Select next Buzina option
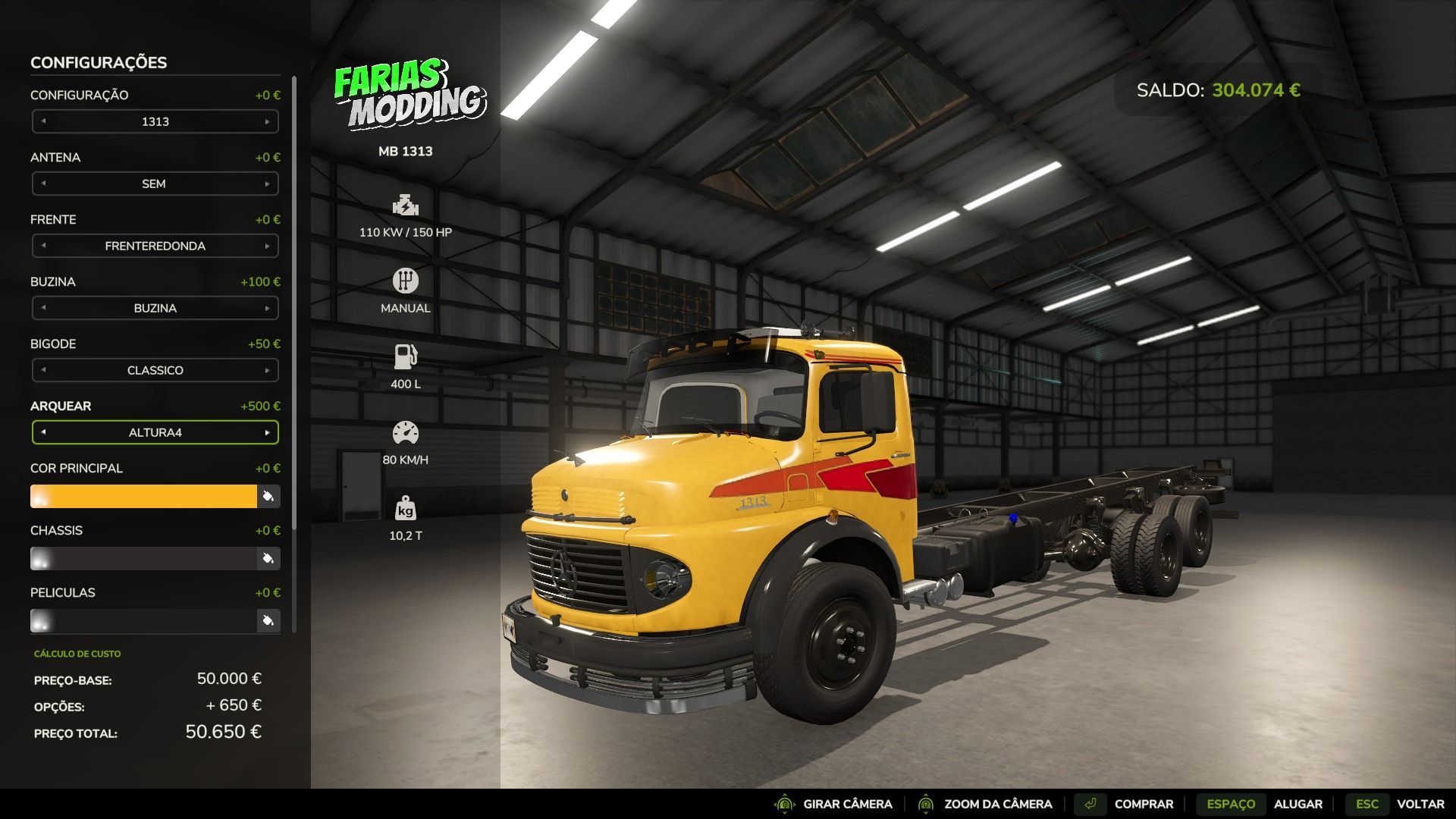Image resolution: width=1456 pixels, height=819 pixels. pyautogui.click(x=267, y=308)
